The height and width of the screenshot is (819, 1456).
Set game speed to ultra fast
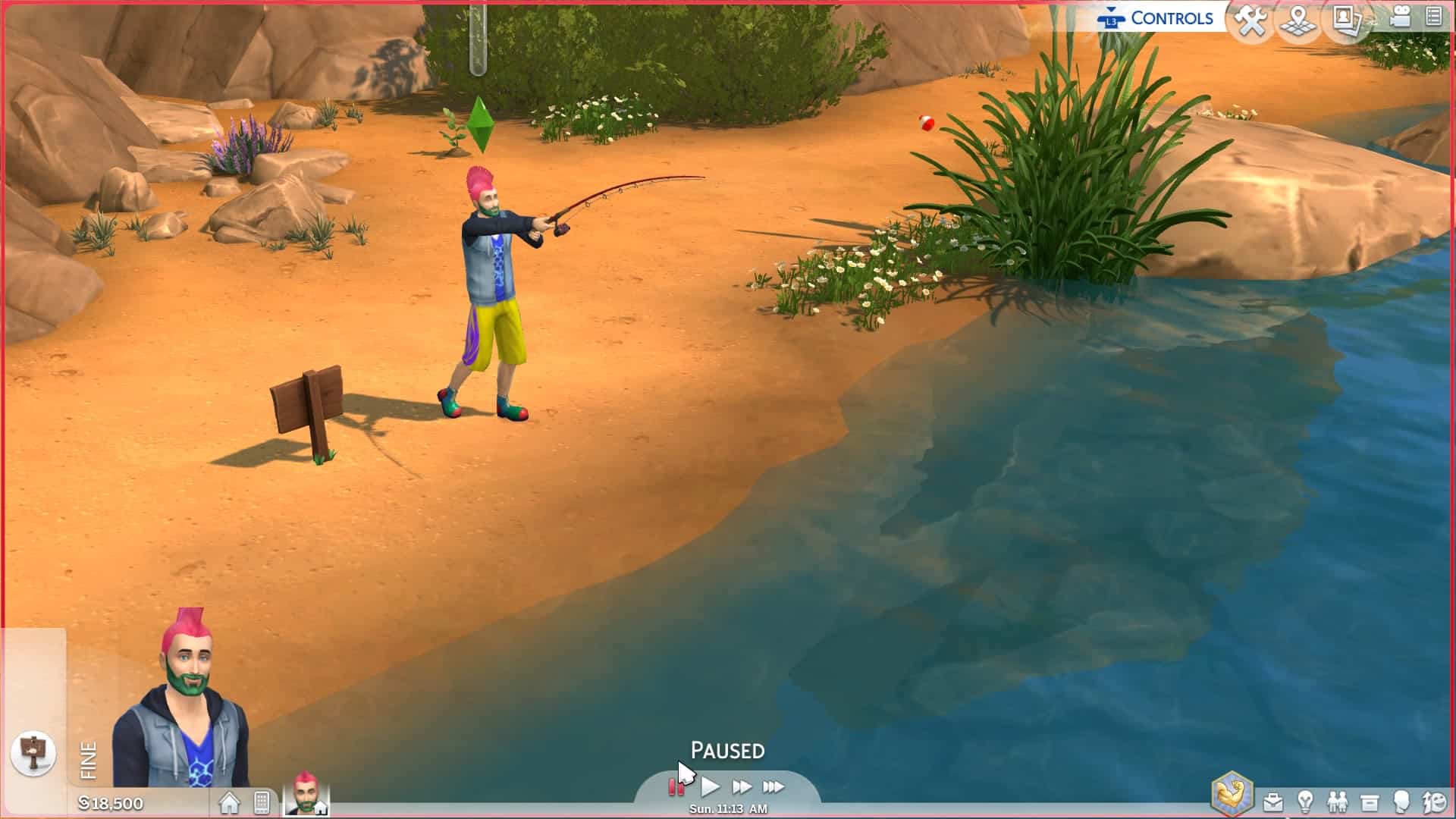pos(773,787)
